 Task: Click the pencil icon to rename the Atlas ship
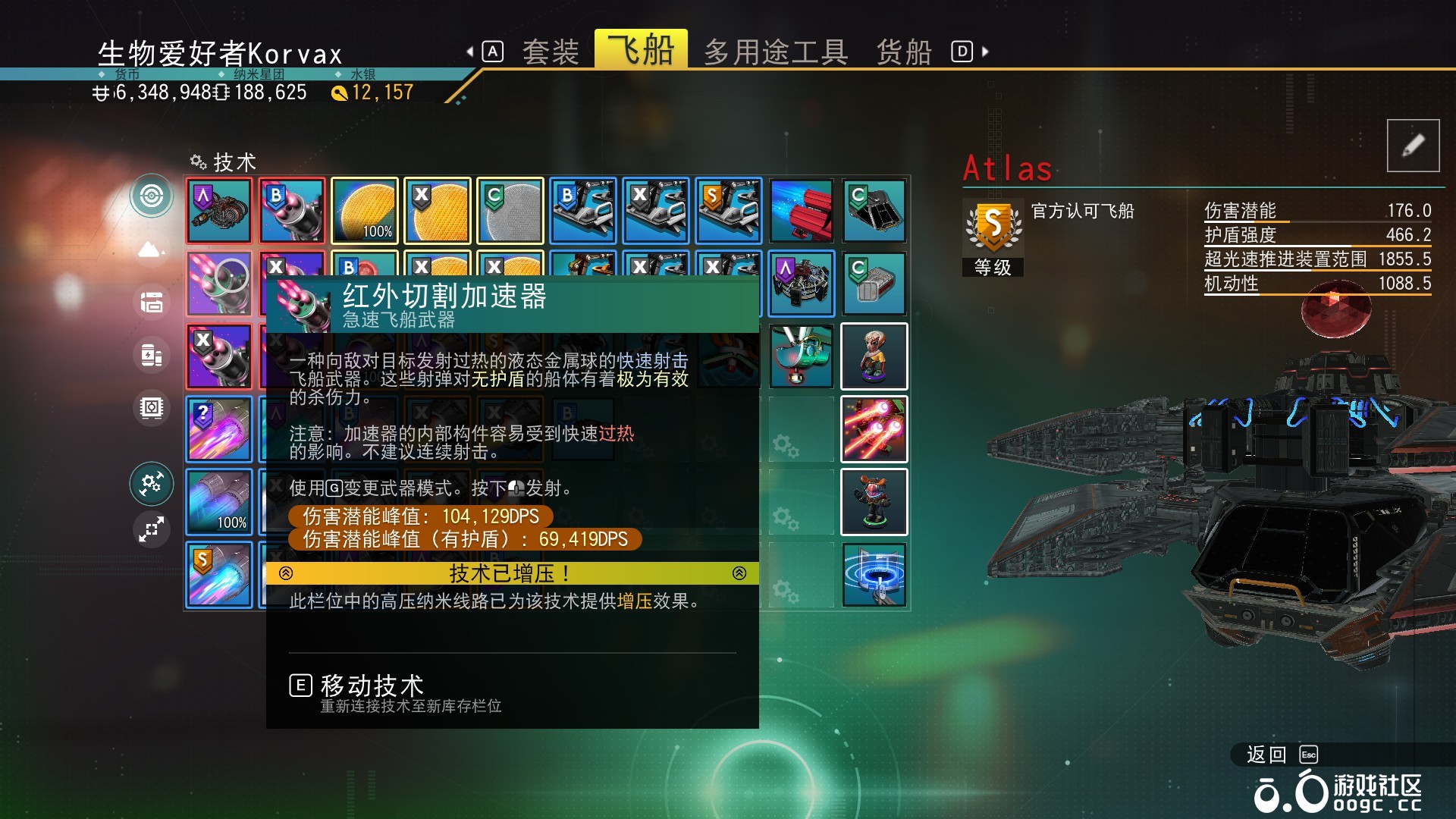1413,145
